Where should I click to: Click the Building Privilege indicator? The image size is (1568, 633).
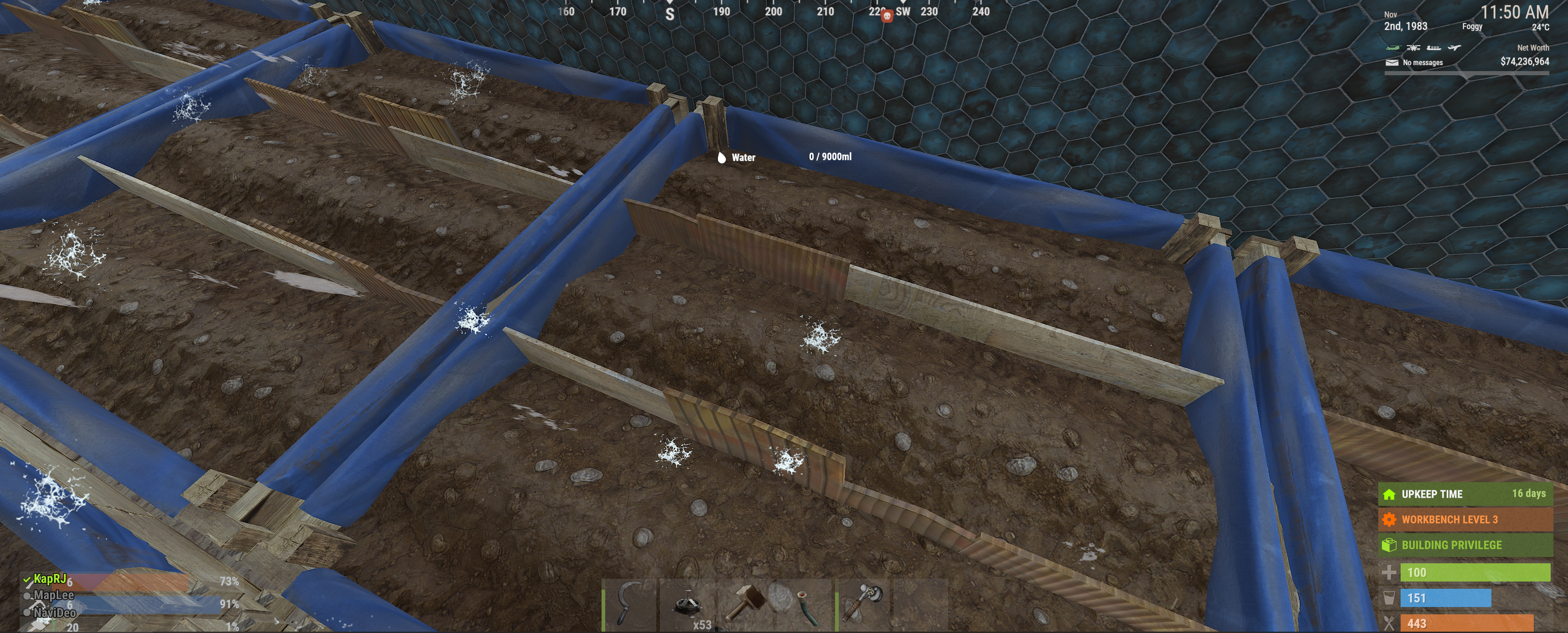pos(1464,545)
